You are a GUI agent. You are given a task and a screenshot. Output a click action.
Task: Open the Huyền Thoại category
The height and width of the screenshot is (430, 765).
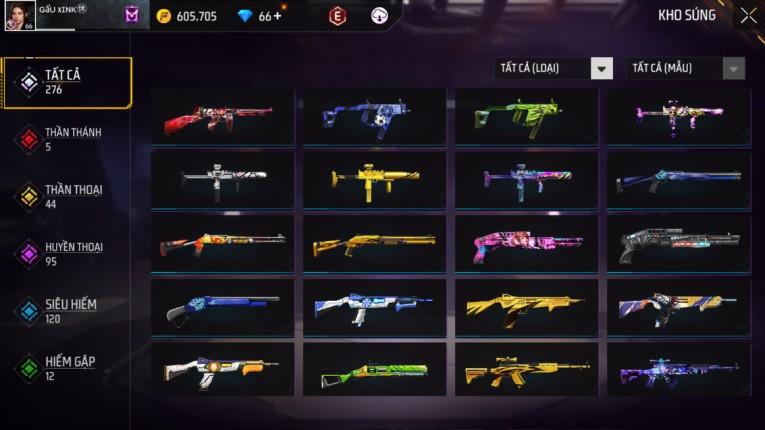point(70,253)
